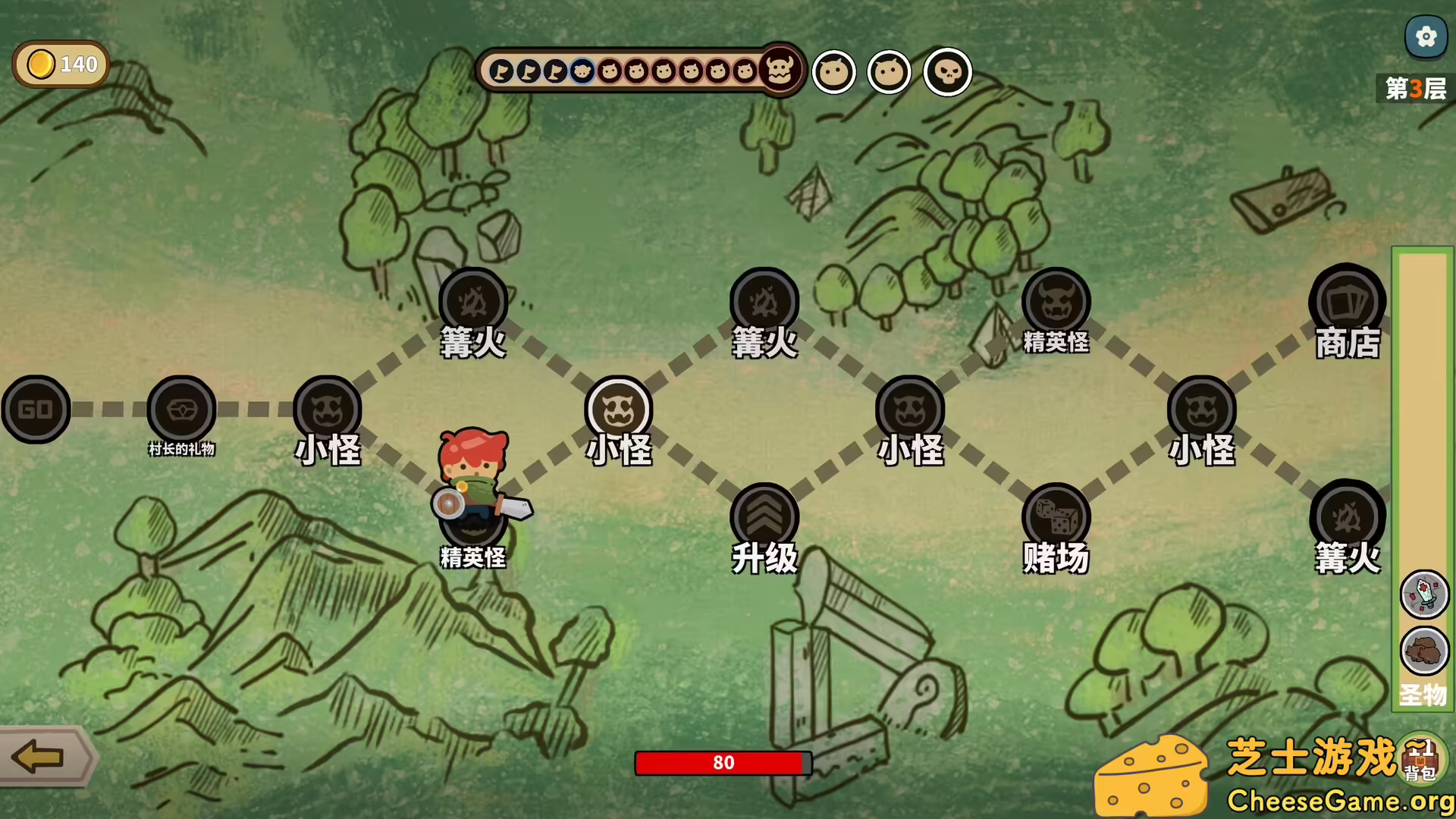Viewport: 1456px width, 819px height.
Task: Choose the 升级 upgrade node
Action: click(764, 517)
